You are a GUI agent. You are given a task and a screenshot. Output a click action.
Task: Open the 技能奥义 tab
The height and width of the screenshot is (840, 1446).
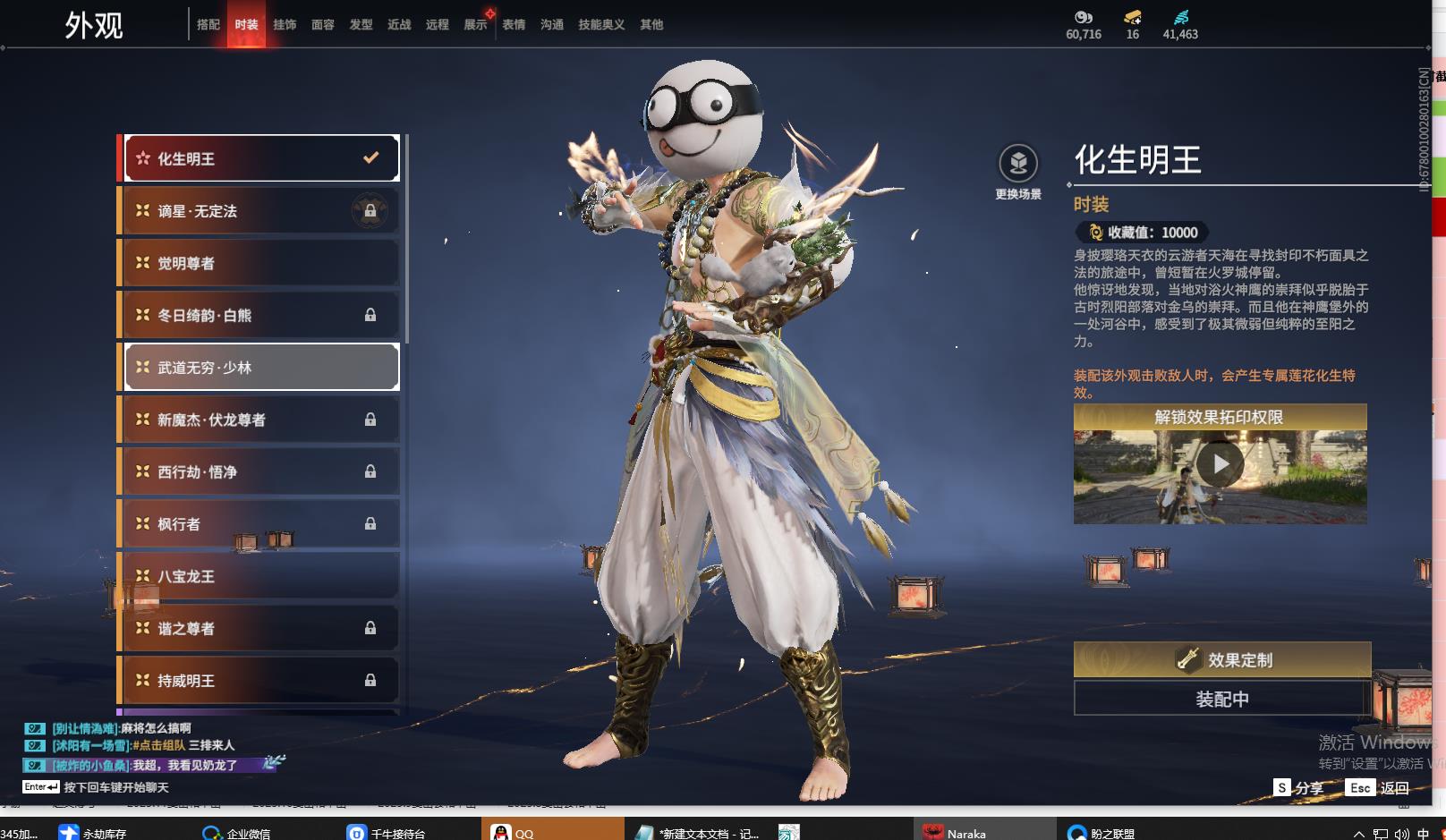(601, 25)
